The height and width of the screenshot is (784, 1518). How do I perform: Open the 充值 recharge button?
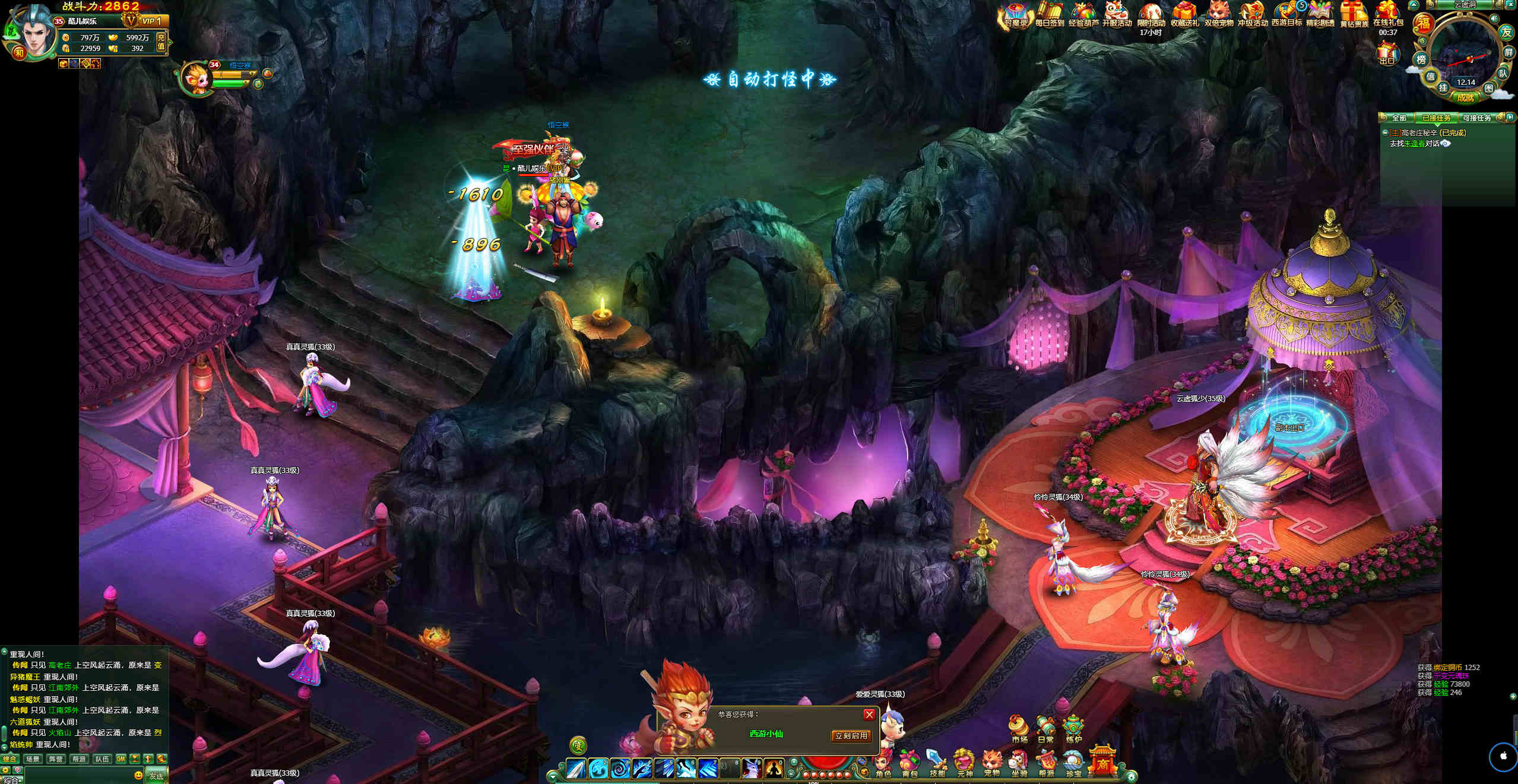click(x=161, y=42)
